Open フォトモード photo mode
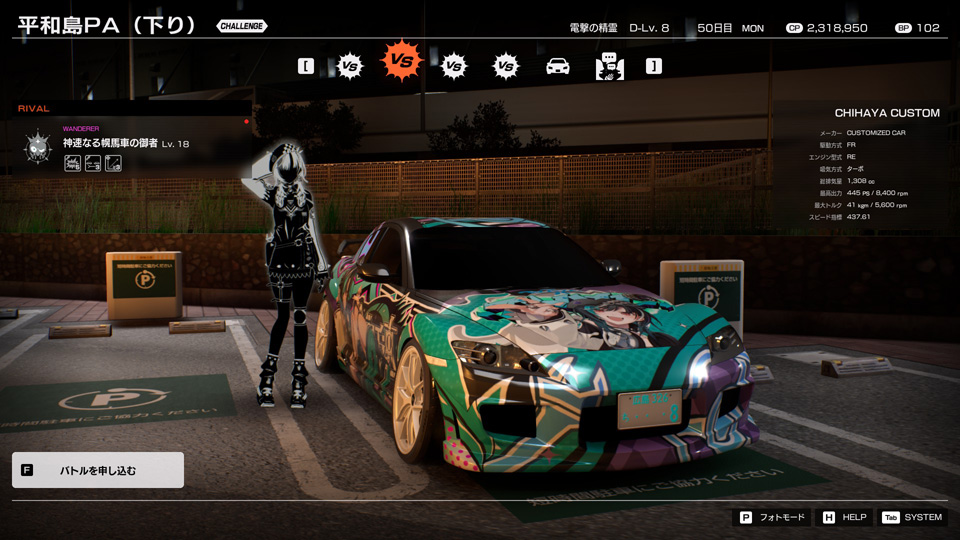 772,517
